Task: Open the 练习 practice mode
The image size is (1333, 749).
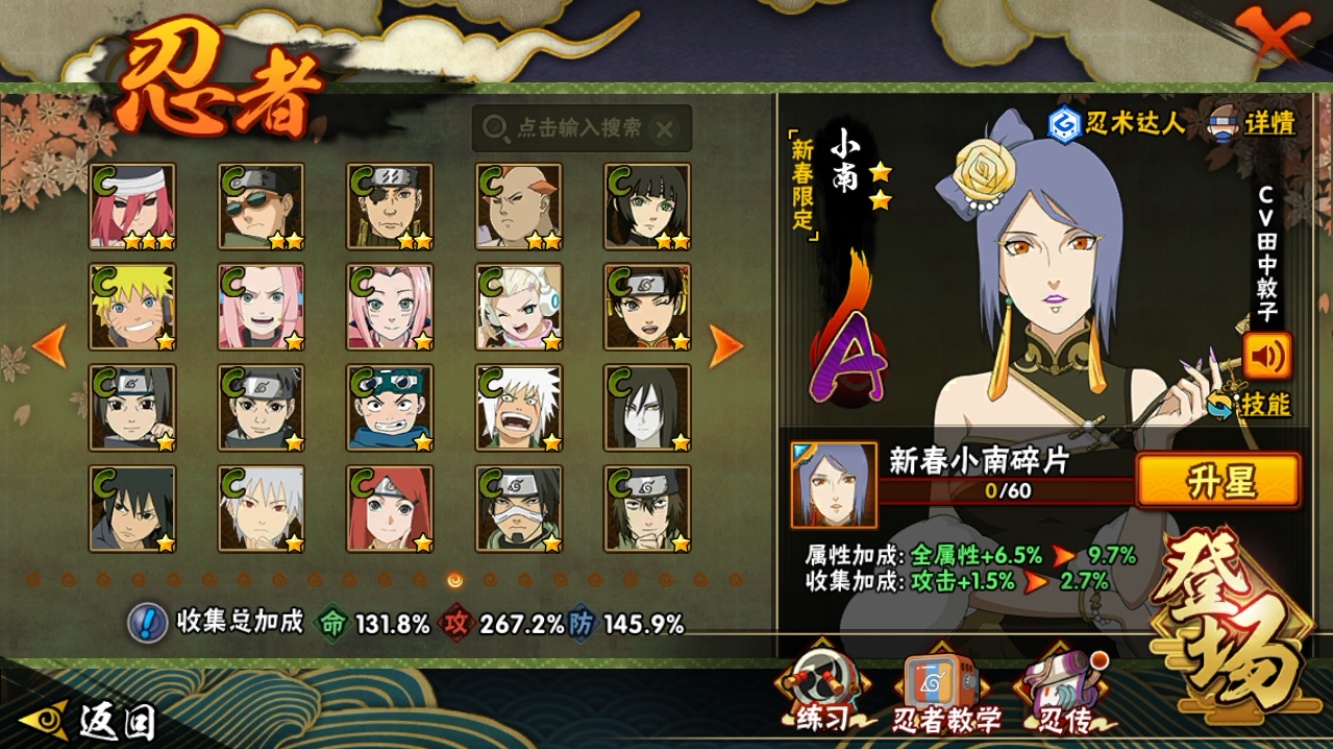Action: click(x=821, y=692)
